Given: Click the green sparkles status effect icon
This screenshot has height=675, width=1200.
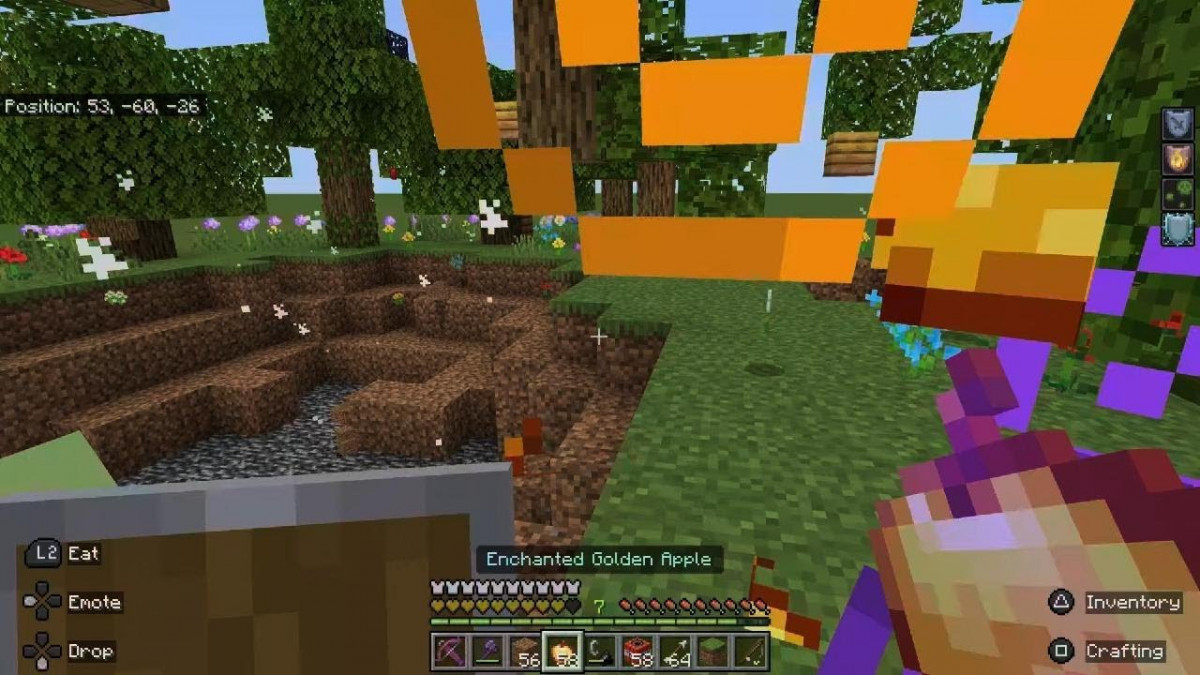Looking at the screenshot, I should (1177, 194).
